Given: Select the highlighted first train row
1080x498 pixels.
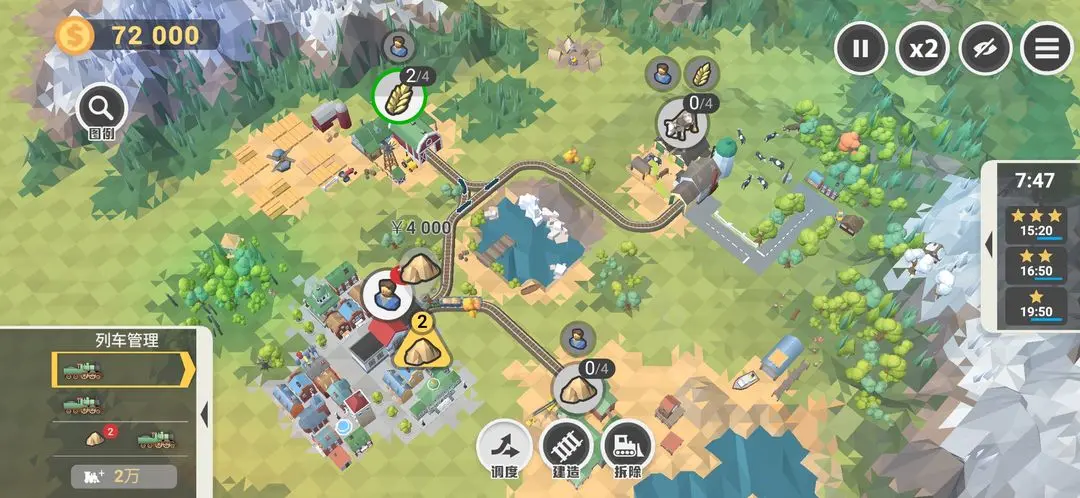Looking at the screenshot, I should [x=118, y=369].
